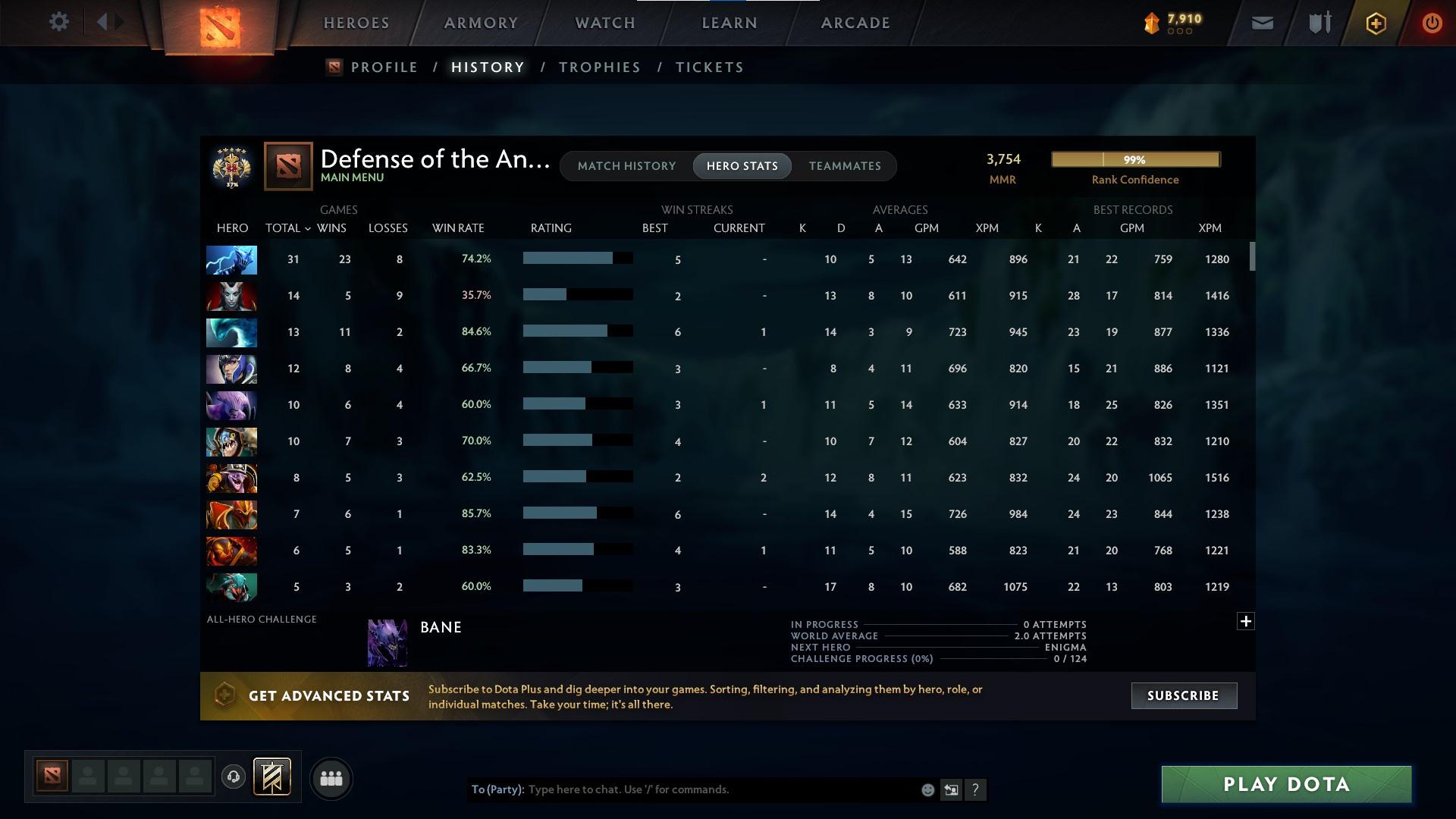
Task: Open the Dota Plus hexagon icon
Action: pos(1375,22)
